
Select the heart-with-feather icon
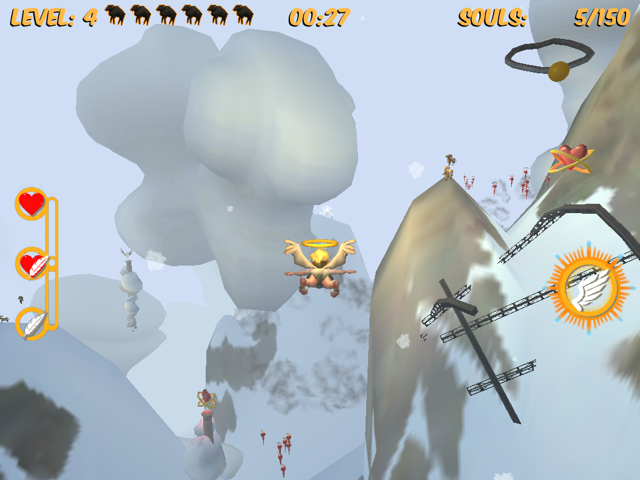click(x=32, y=264)
